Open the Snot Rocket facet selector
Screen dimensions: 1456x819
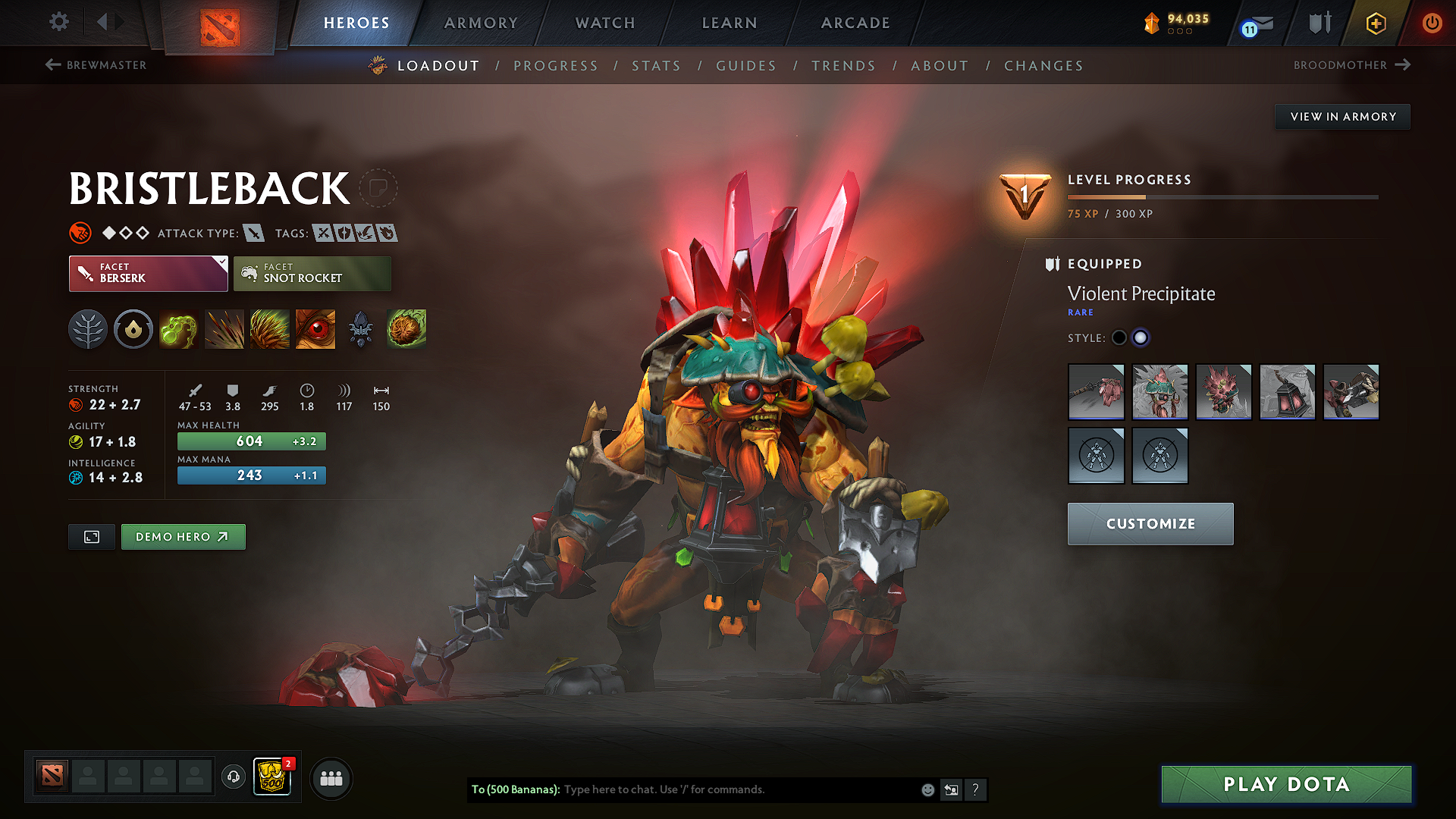tap(312, 273)
